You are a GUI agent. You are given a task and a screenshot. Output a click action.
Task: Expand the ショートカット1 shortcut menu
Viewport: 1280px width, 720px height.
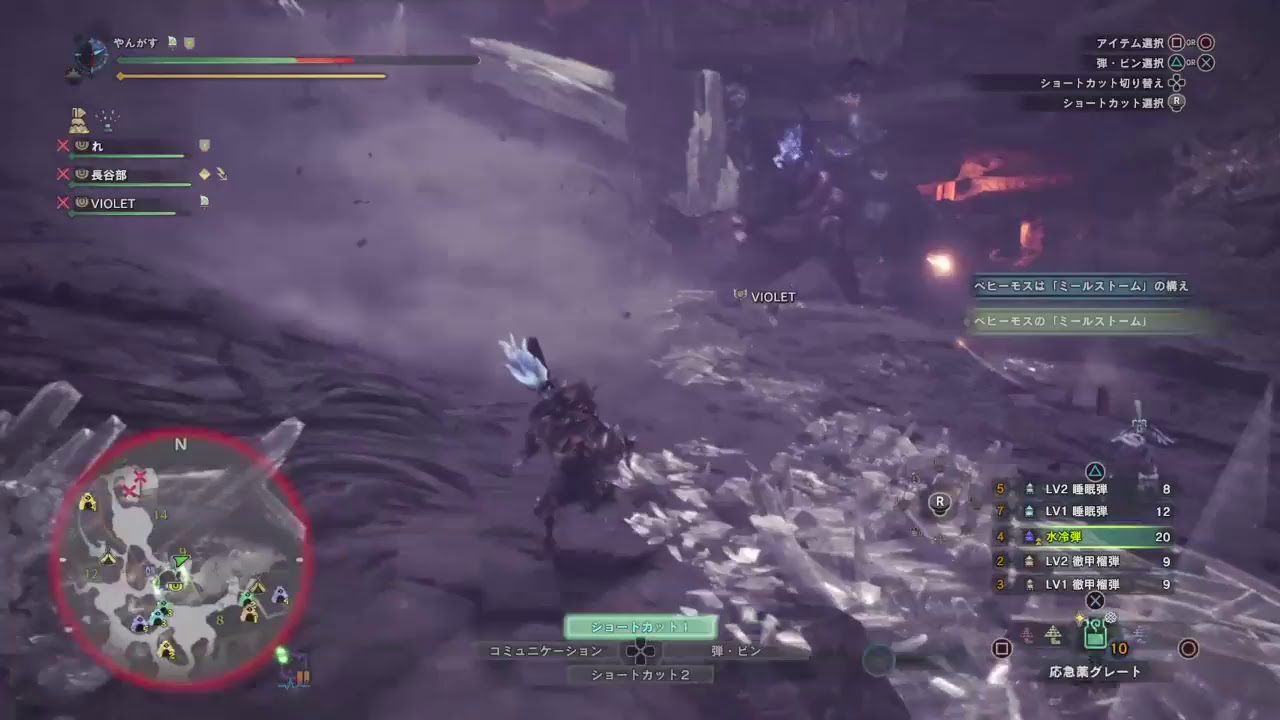pos(641,627)
